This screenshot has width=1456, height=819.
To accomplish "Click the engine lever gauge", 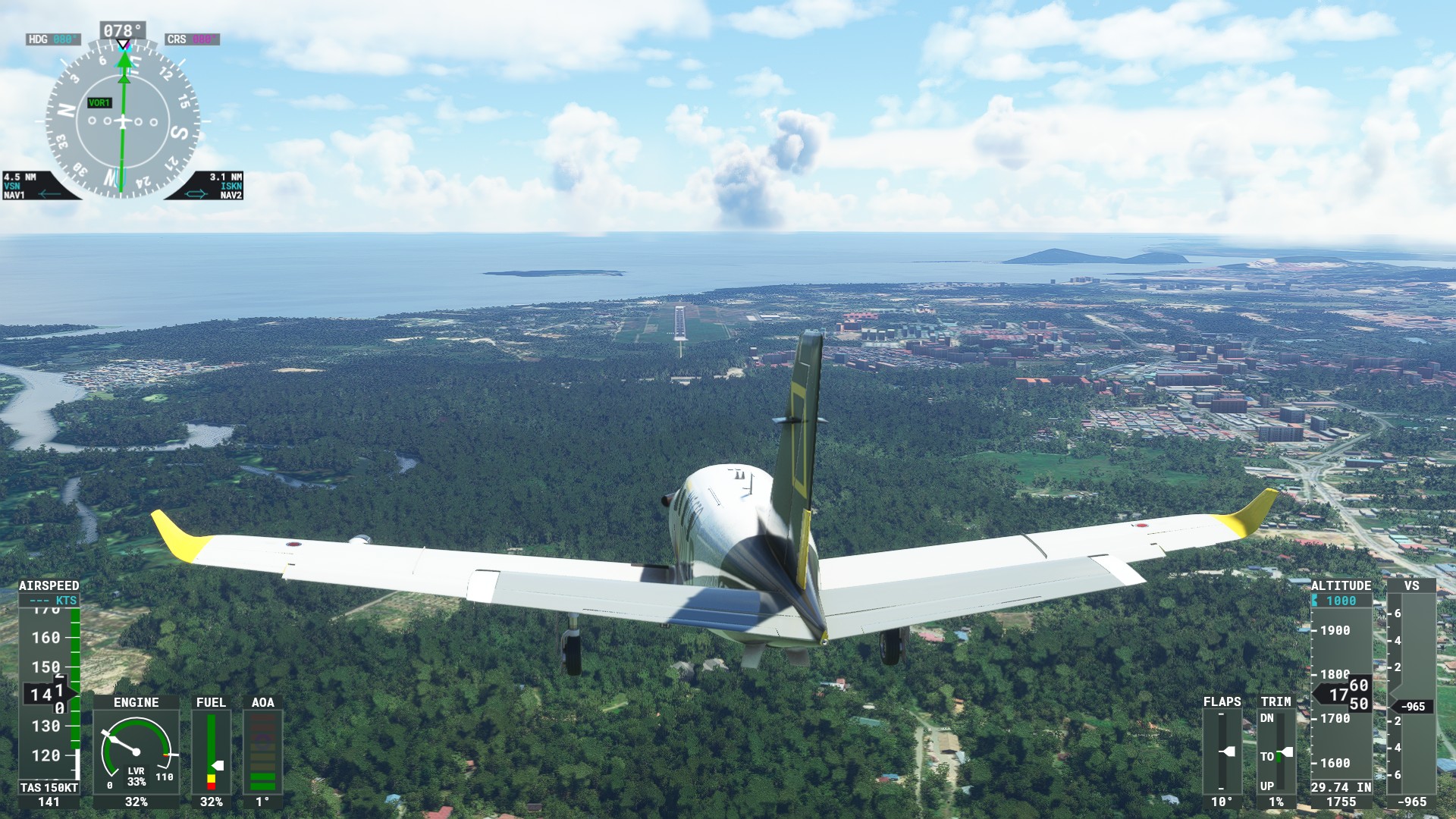I will click(136, 752).
